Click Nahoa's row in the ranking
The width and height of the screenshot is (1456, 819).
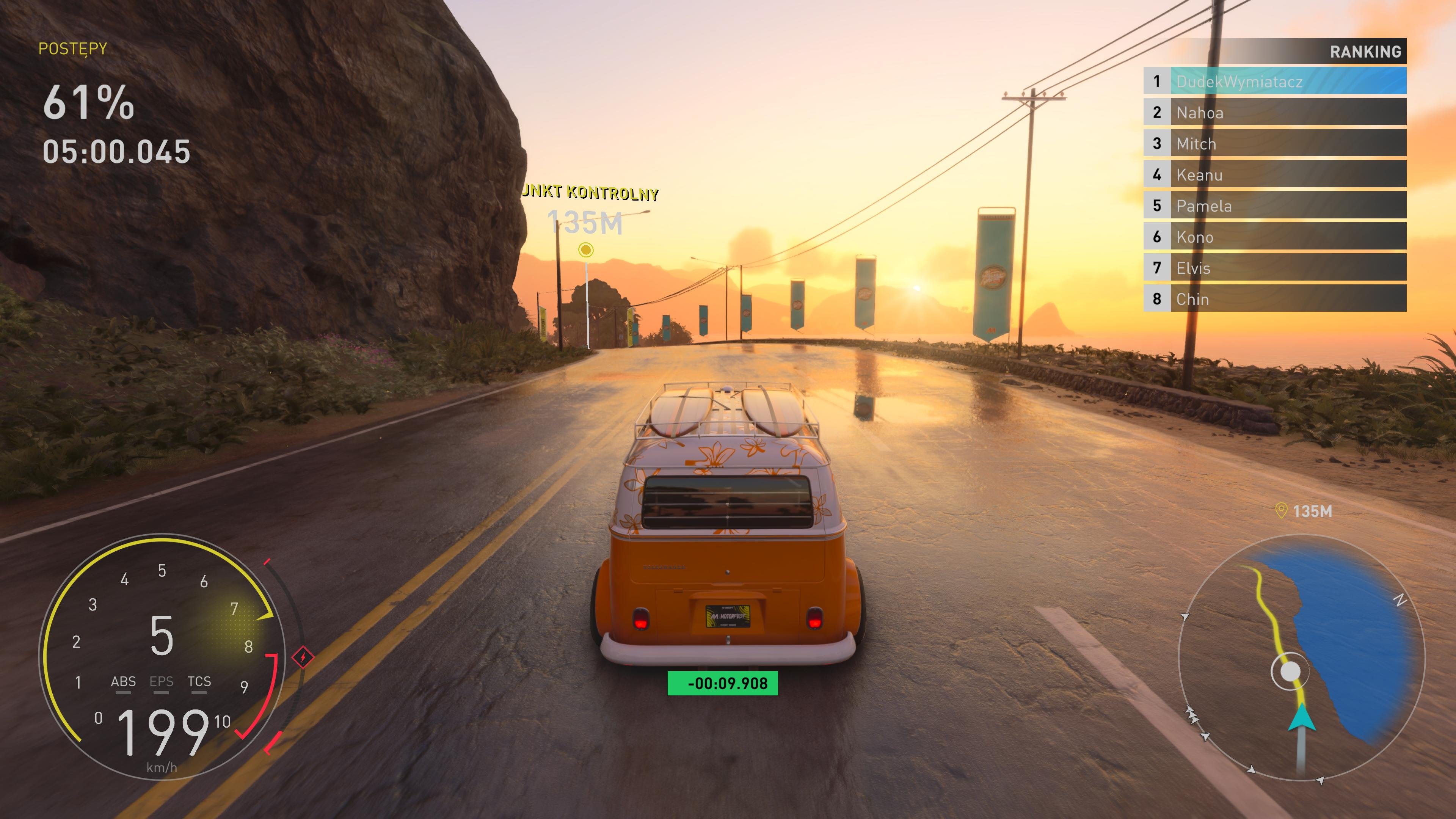pyautogui.click(x=1274, y=113)
